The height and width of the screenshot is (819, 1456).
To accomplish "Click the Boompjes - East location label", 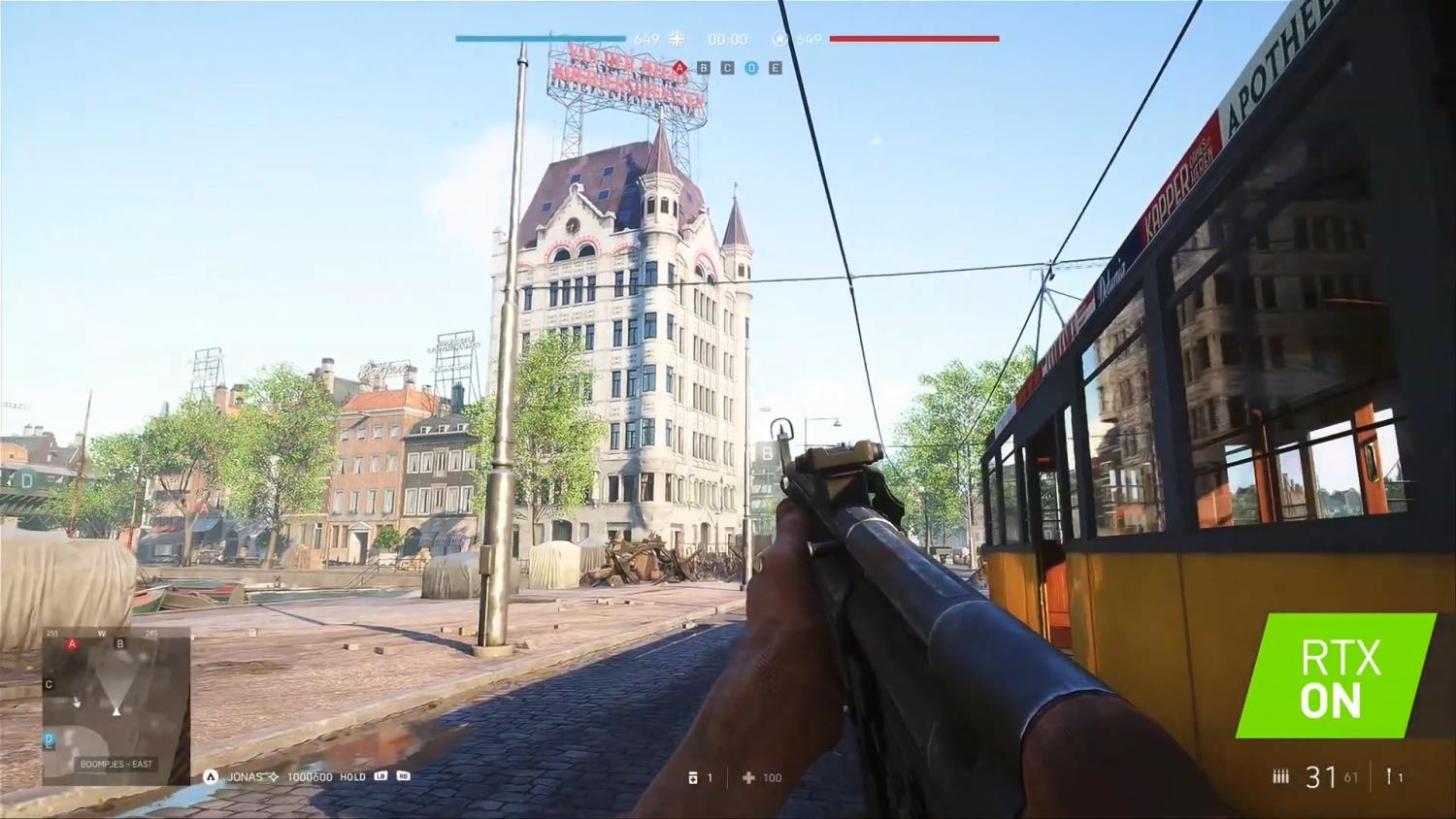I will point(116,765).
